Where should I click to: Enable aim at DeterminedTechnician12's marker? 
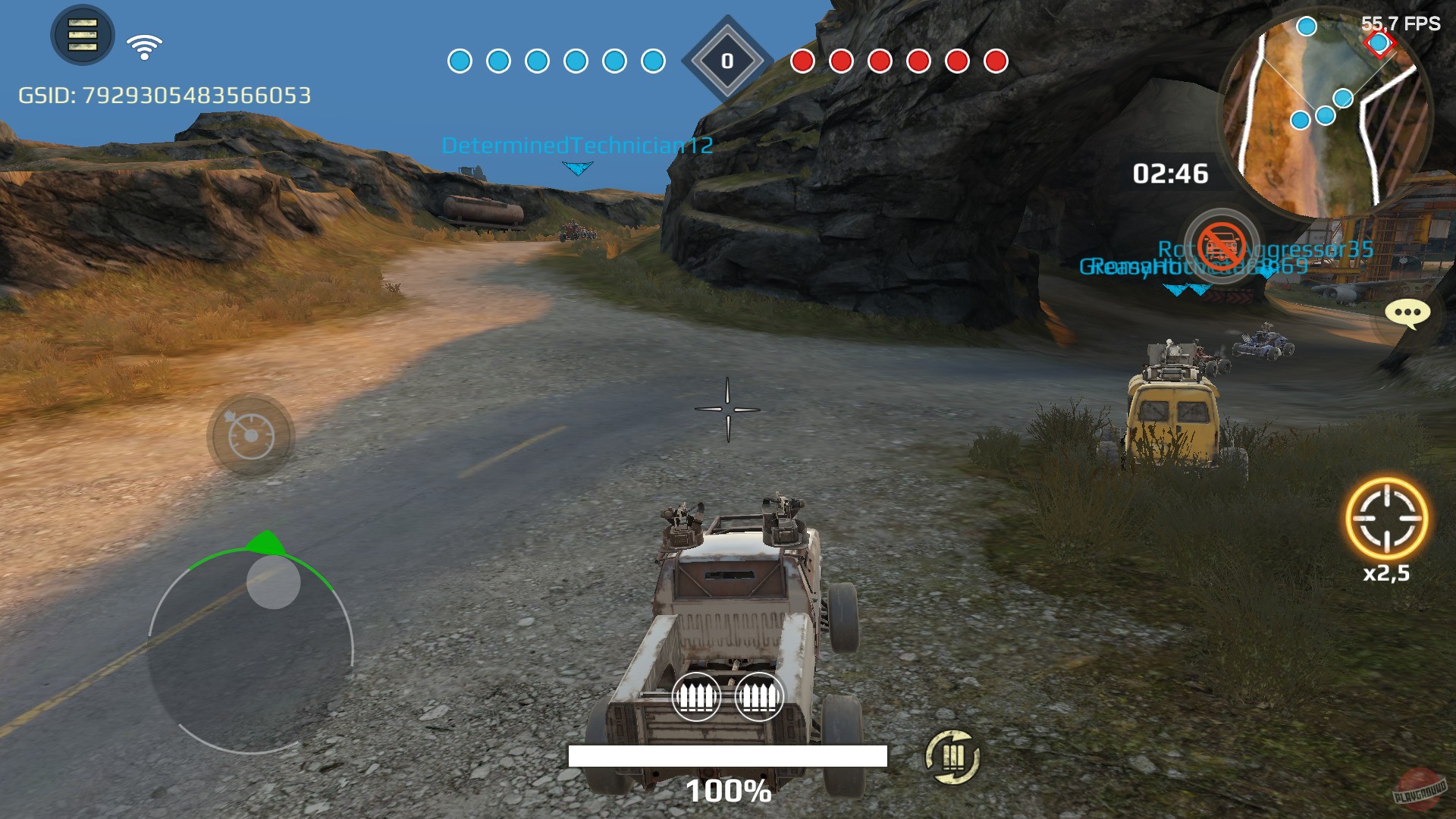click(578, 167)
